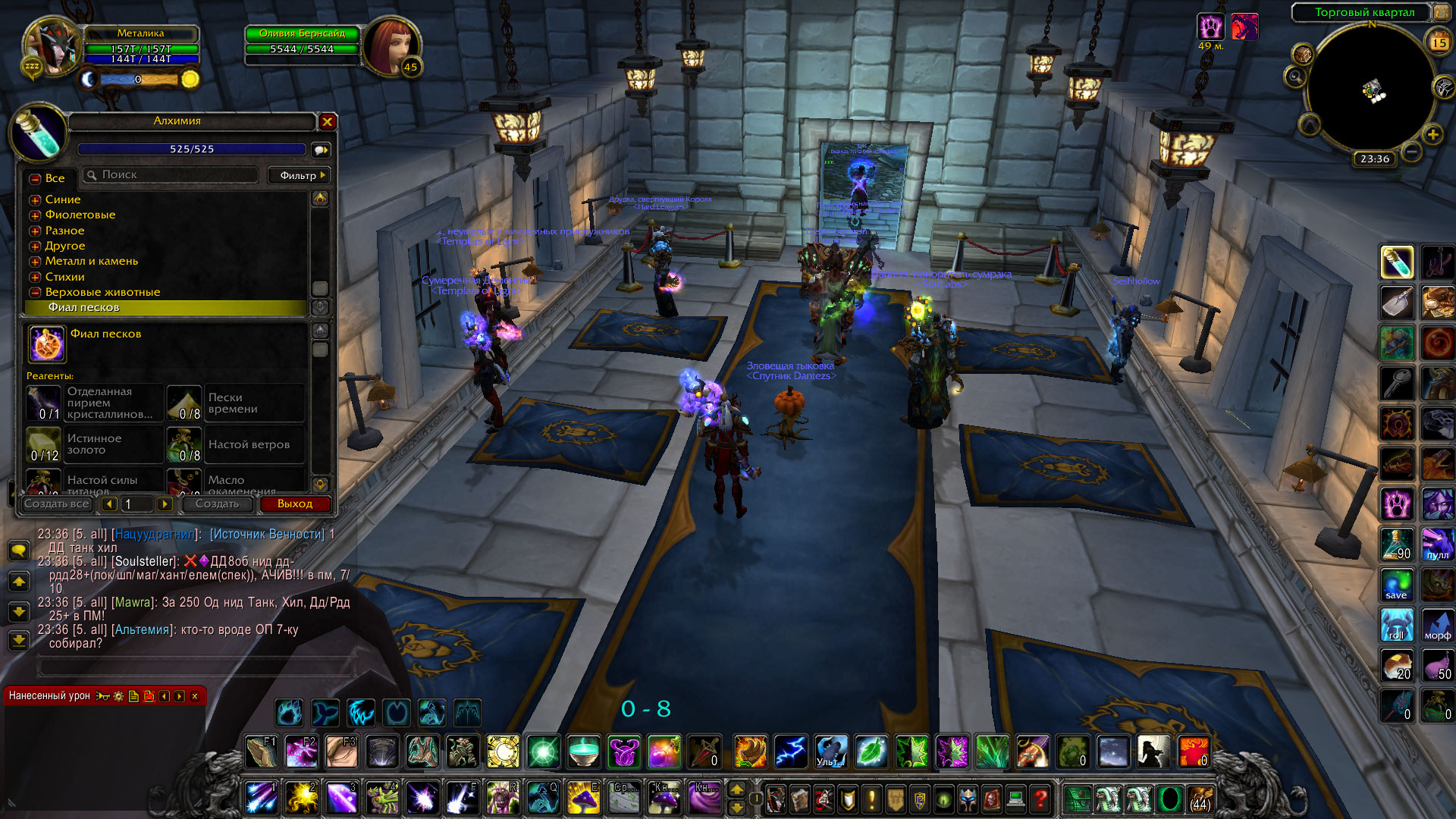Click the minimap zoom-in plus button
This screenshot has width=1456, height=819.
click(x=1432, y=135)
